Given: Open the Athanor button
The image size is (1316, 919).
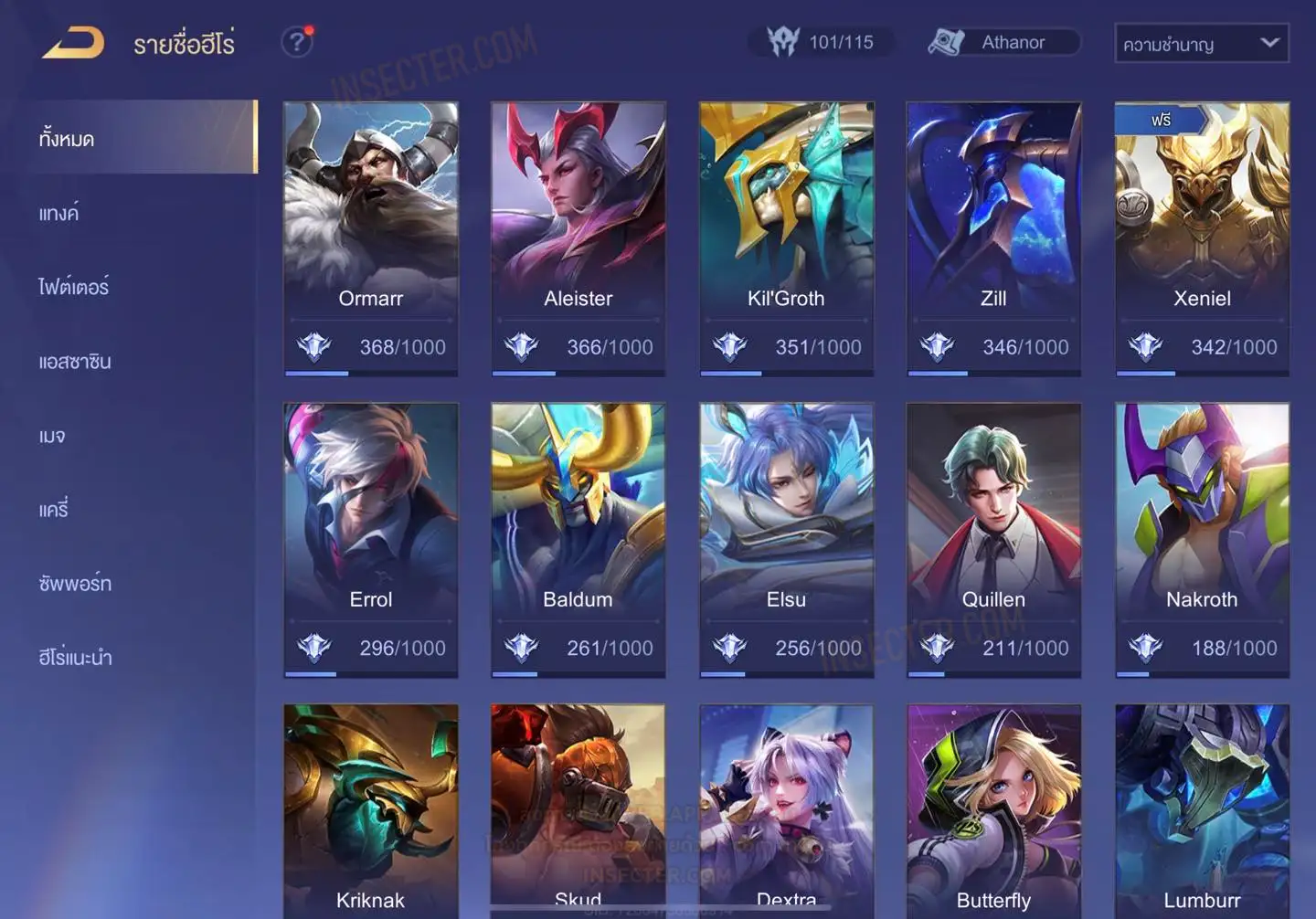Looking at the screenshot, I should pyautogui.click(x=1003, y=42).
